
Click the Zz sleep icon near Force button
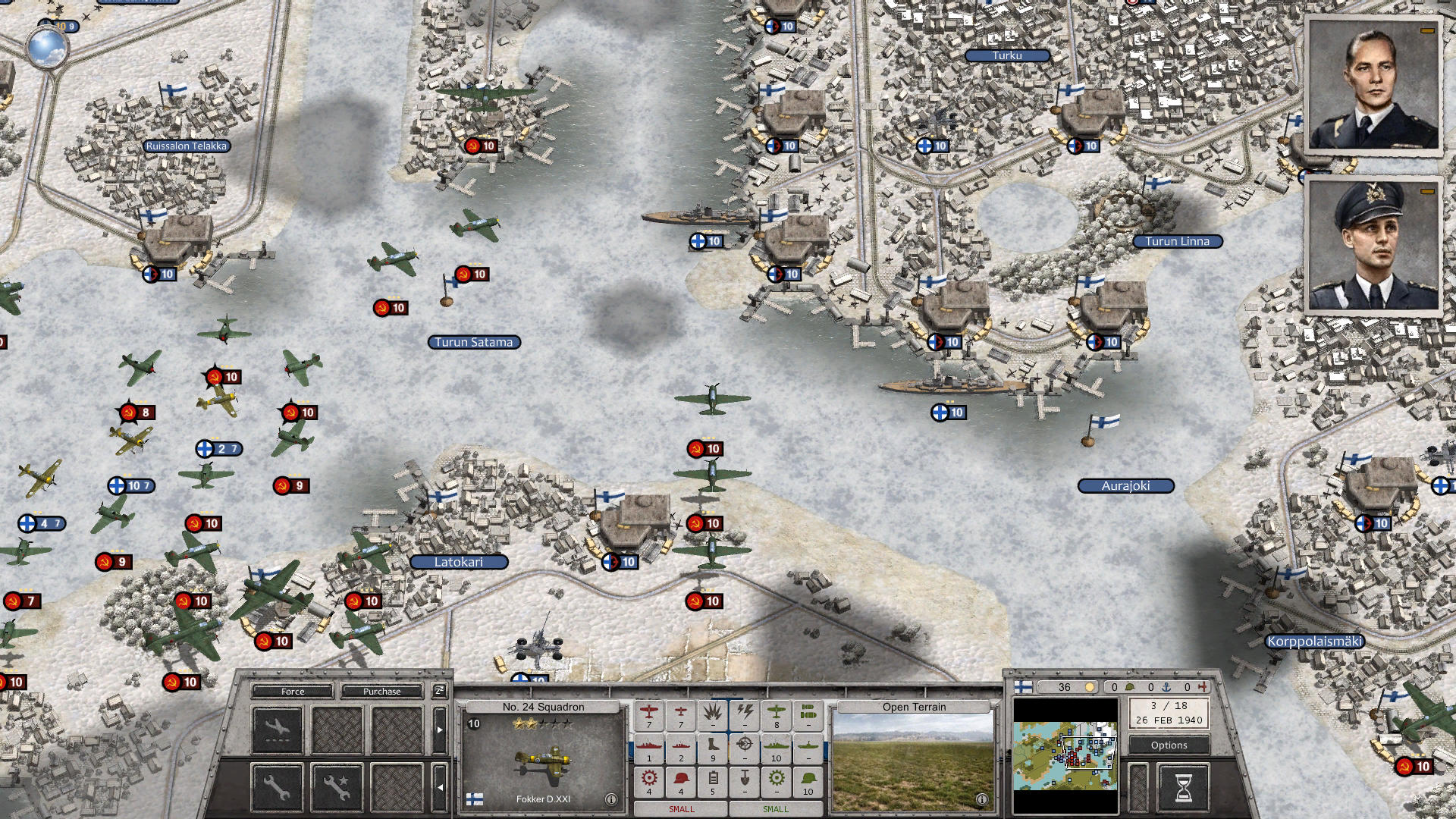point(441,691)
